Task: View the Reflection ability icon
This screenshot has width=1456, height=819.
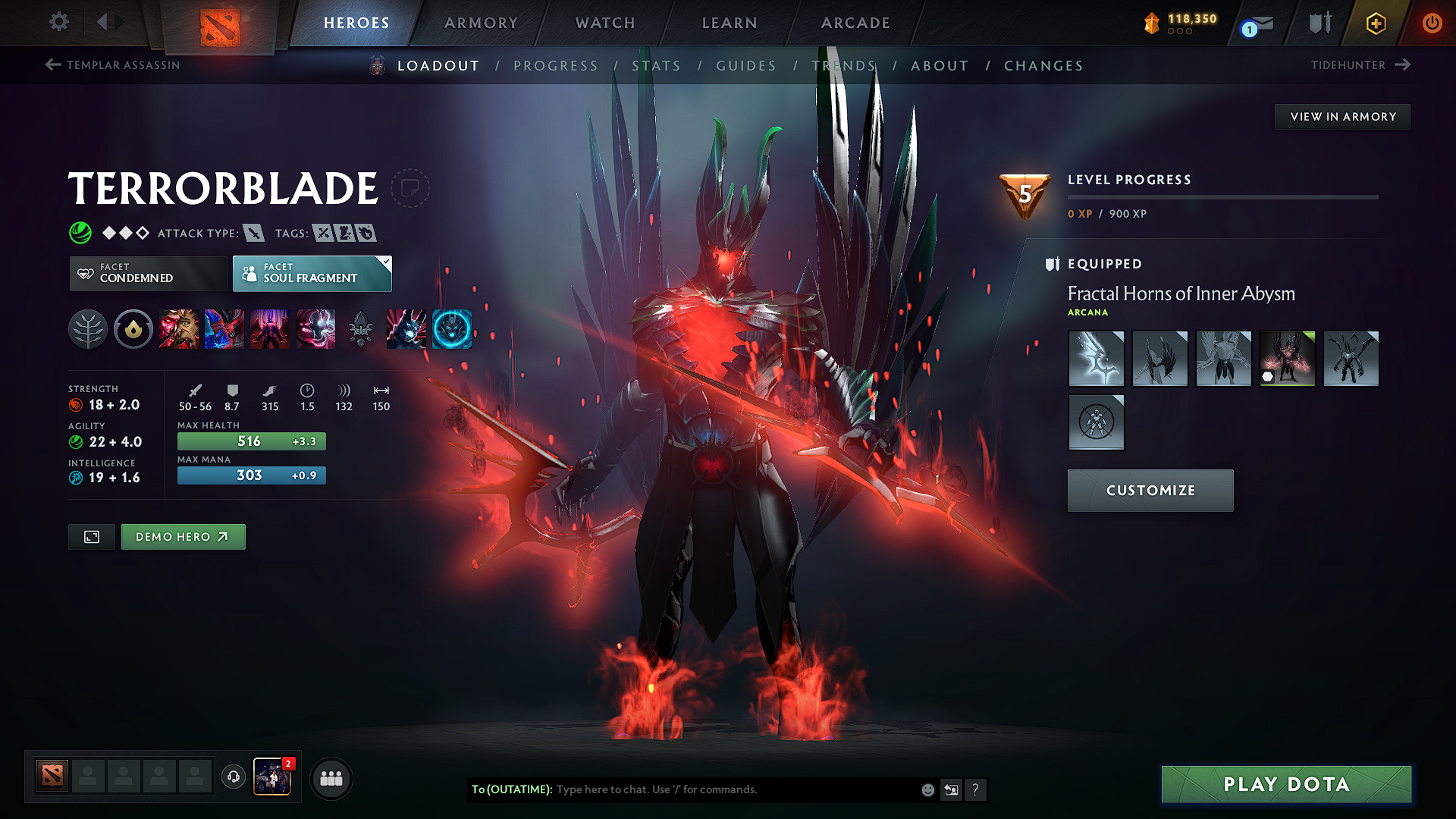Action: [x=179, y=329]
